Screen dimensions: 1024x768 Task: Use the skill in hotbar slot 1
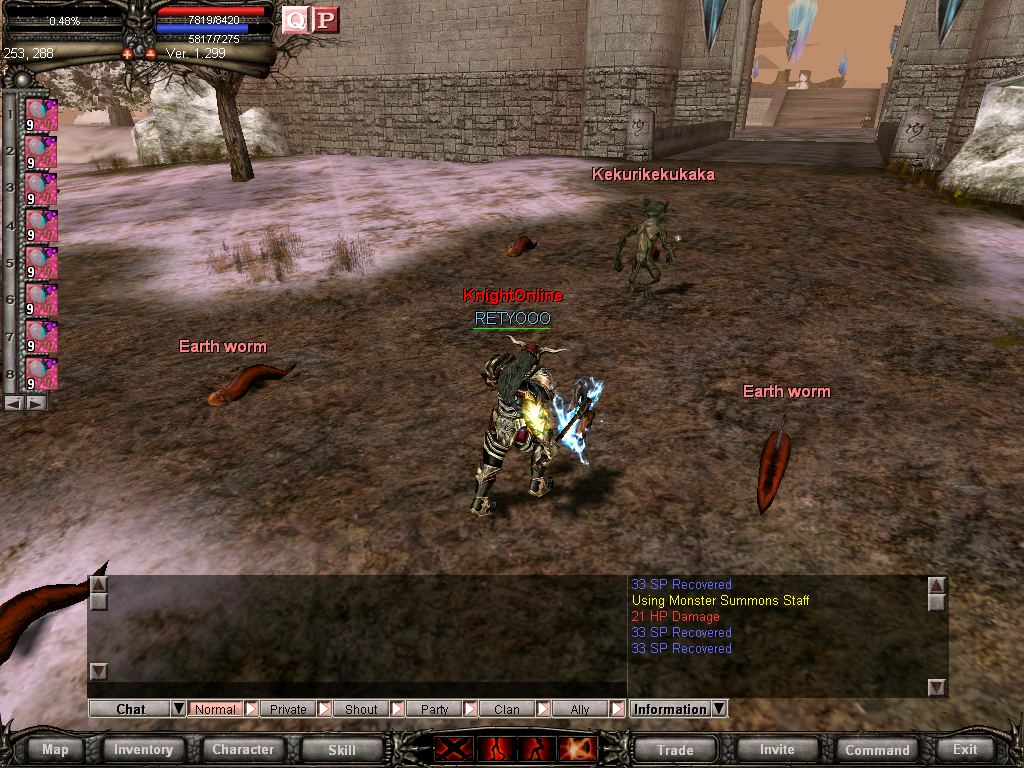[41, 116]
